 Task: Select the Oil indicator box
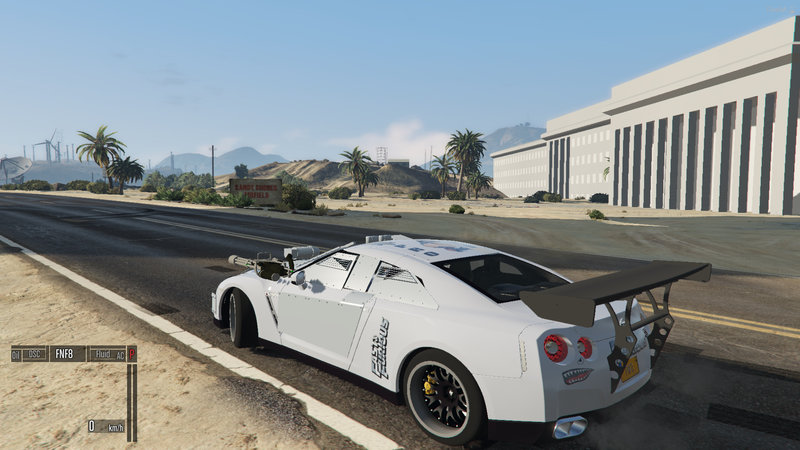coord(16,354)
